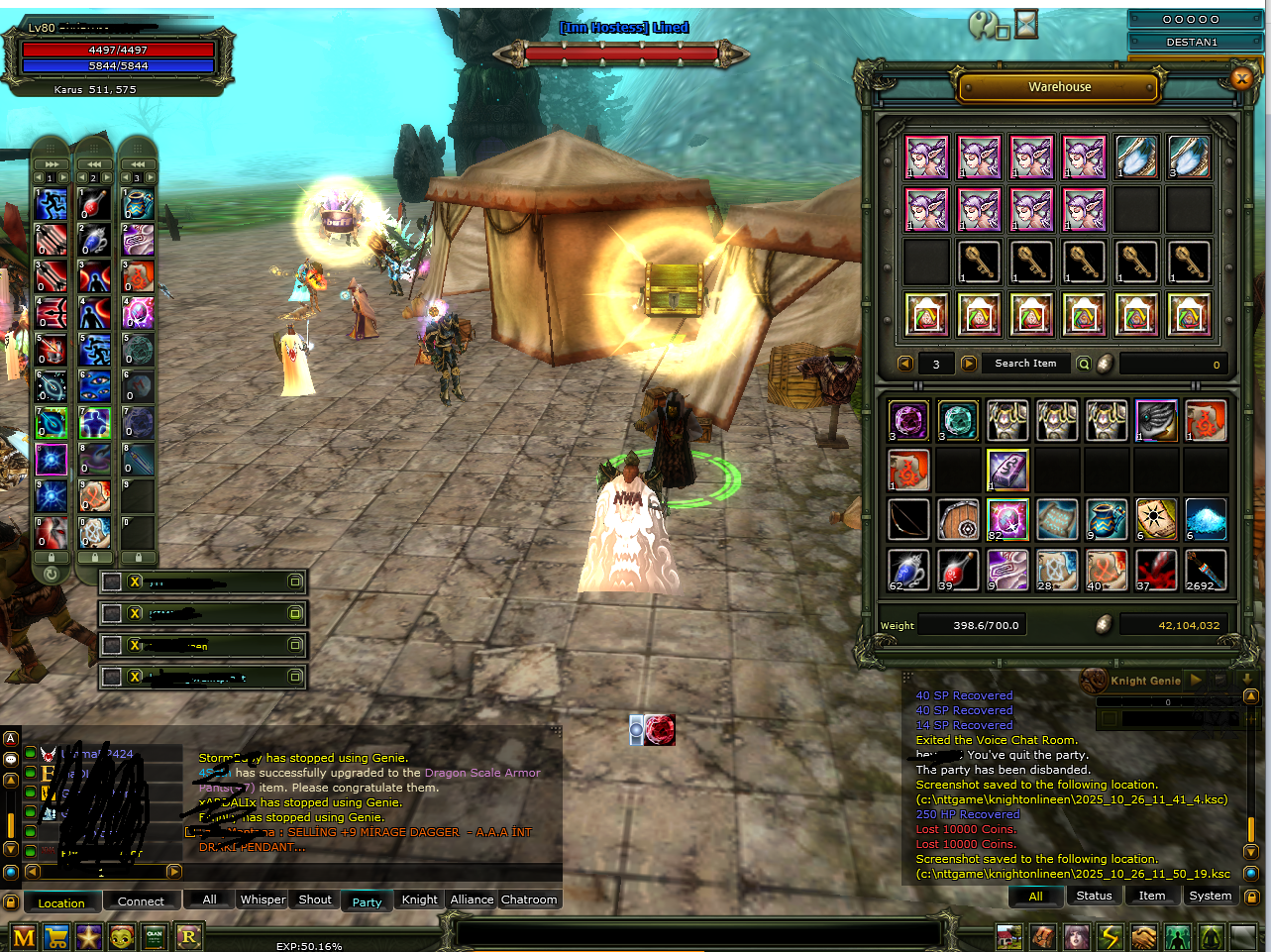Show the Chatroom tab

[x=529, y=899]
